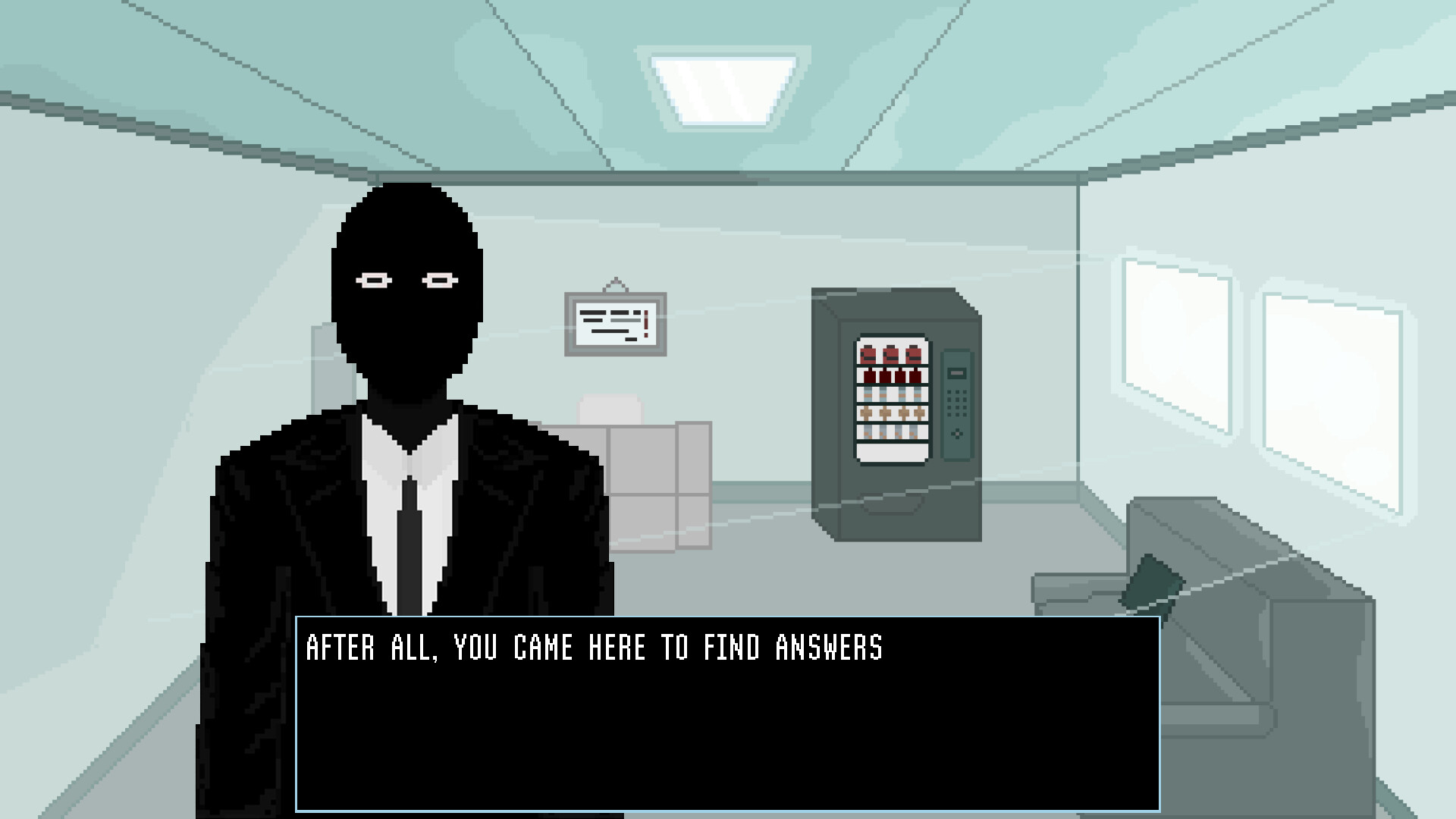Image resolution: width=1456 pixels, height=819 pixels.
Task: Click the man's right eye
Action: click(373, 281)
